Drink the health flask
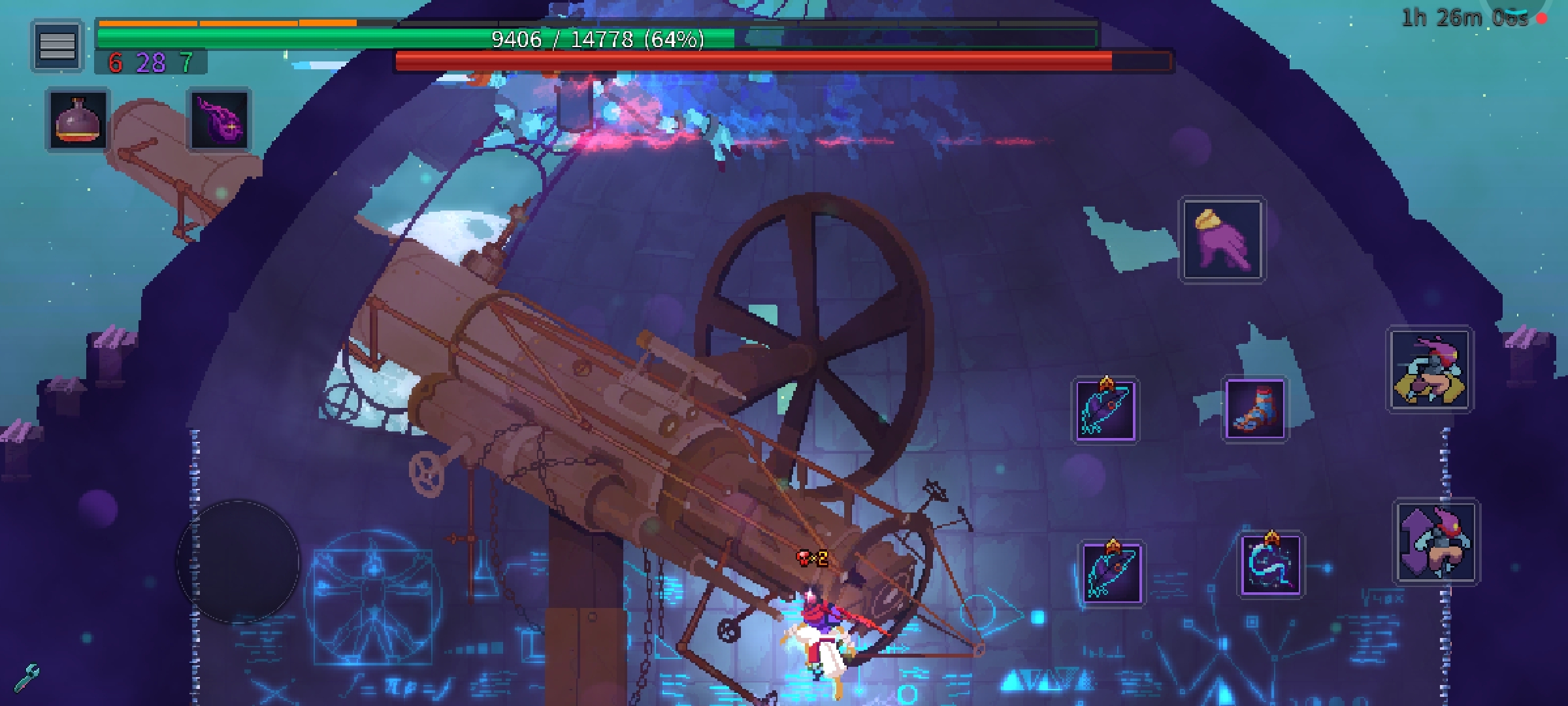This screenshot has height=706, width=1568. 78,120
